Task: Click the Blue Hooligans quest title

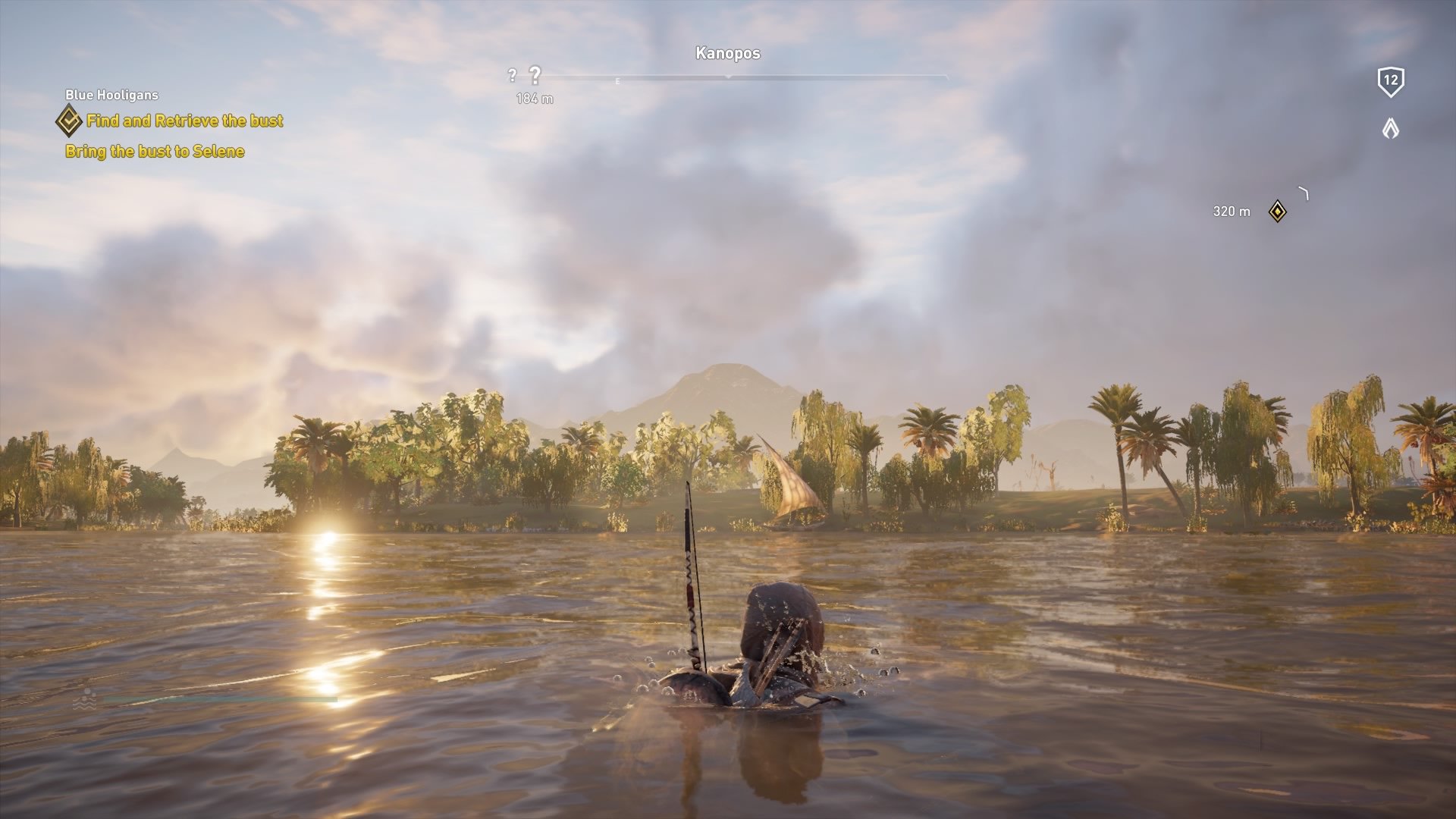Action: pos(112,96)
